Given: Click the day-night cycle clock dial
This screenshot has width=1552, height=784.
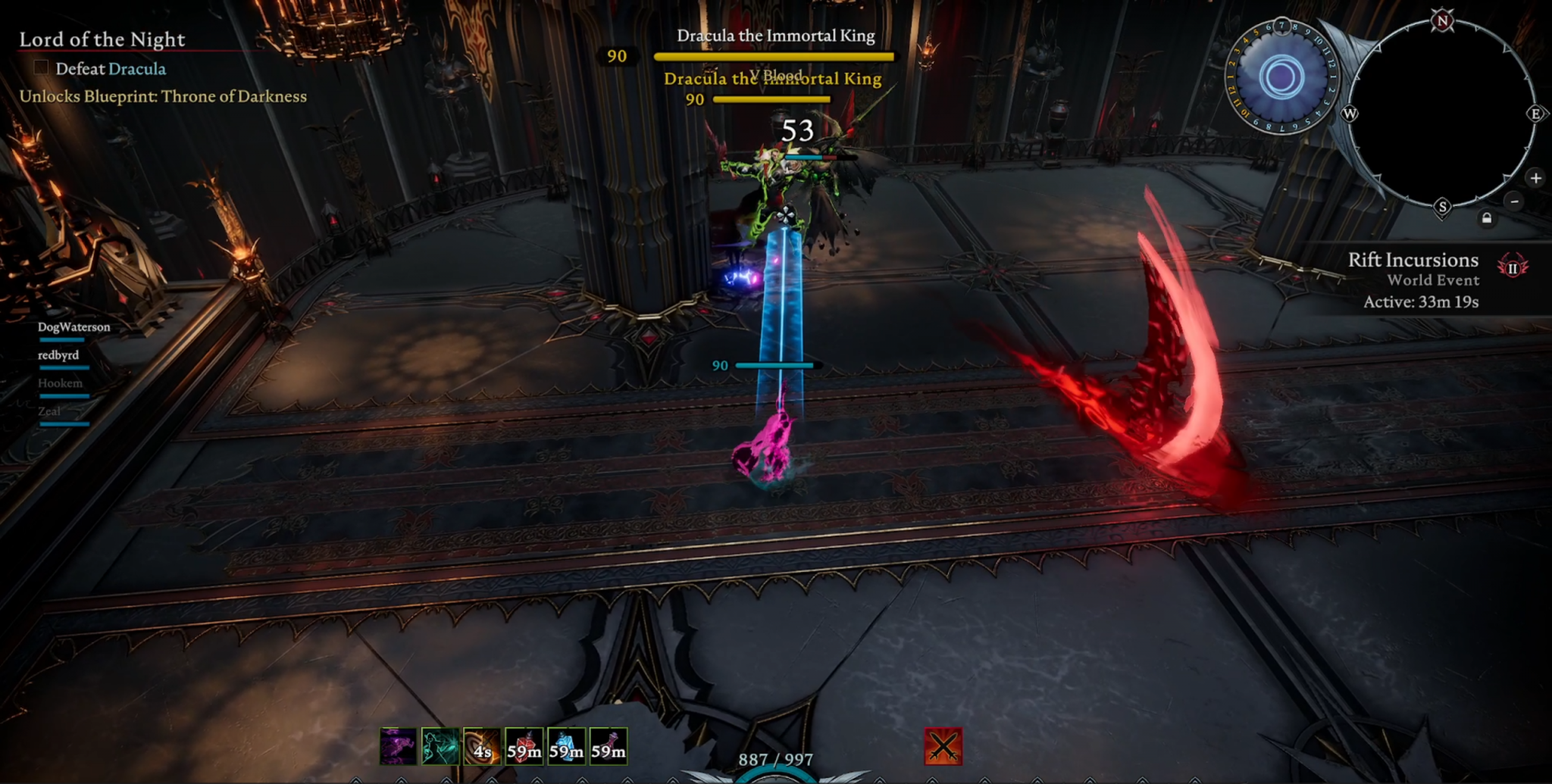Looking at the screenshot, I should point(1281,77).
